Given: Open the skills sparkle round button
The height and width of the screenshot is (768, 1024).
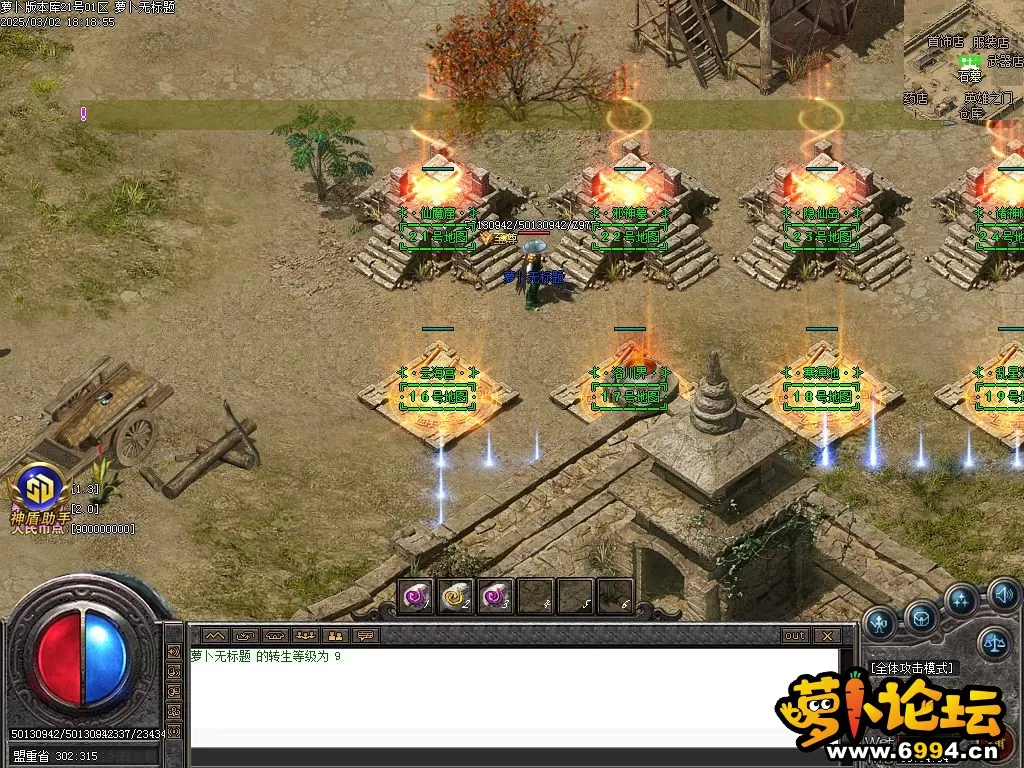Looking at the screenshot, I should pos(961,600).
